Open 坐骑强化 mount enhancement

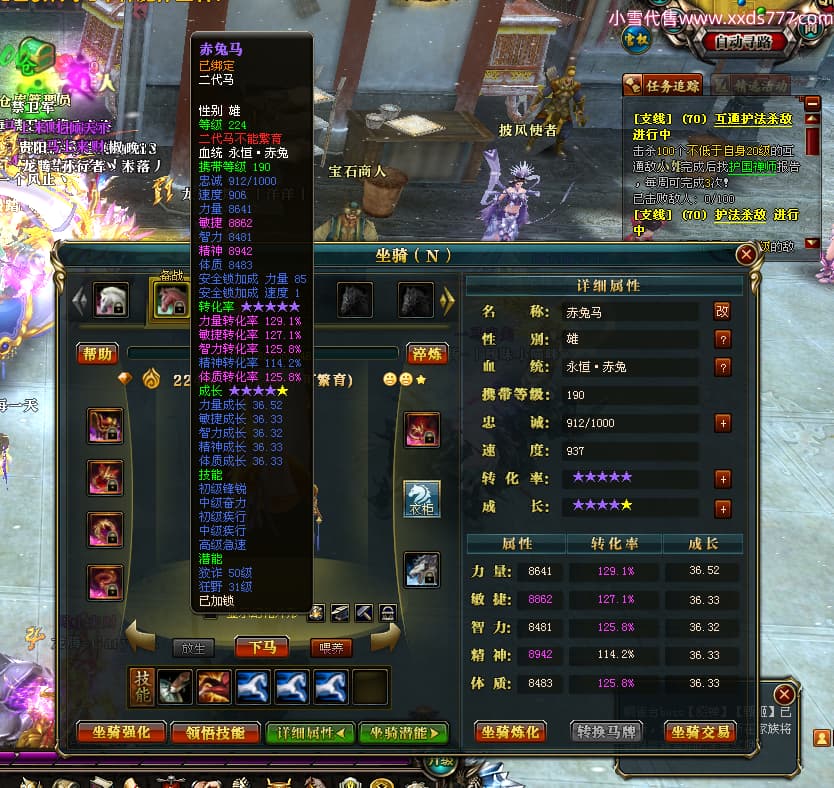pyautogui.click(x=121, y=733)
